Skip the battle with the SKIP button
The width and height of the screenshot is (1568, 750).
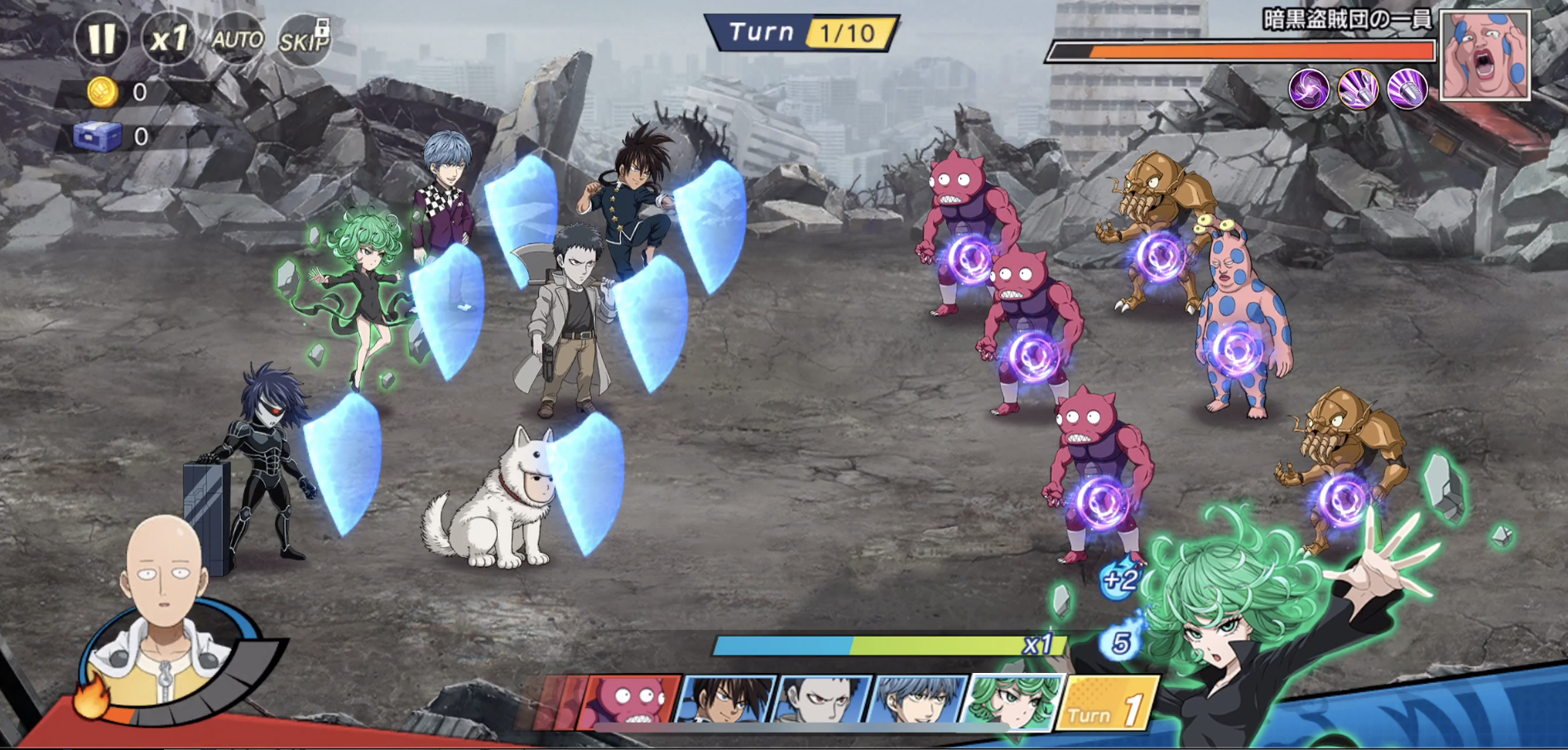tap(303, 39)
